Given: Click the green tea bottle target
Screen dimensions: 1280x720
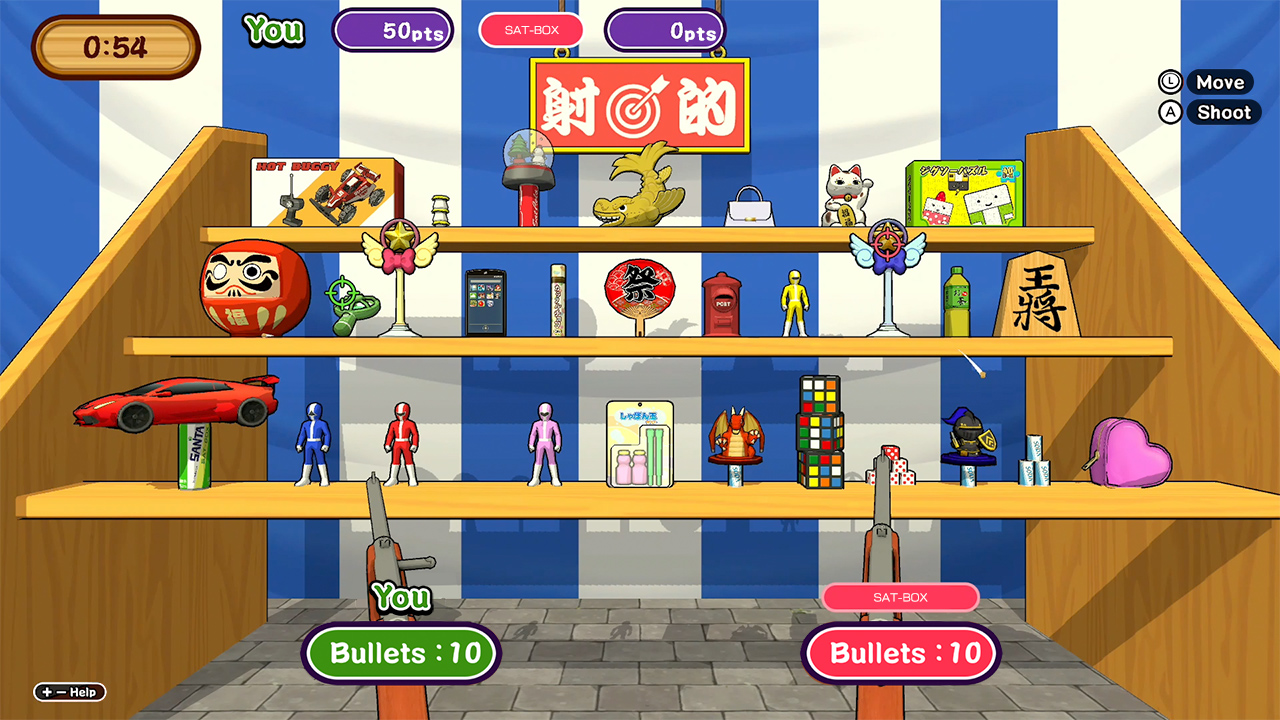Looking at the screenshot, I should (x=958, y=300).
